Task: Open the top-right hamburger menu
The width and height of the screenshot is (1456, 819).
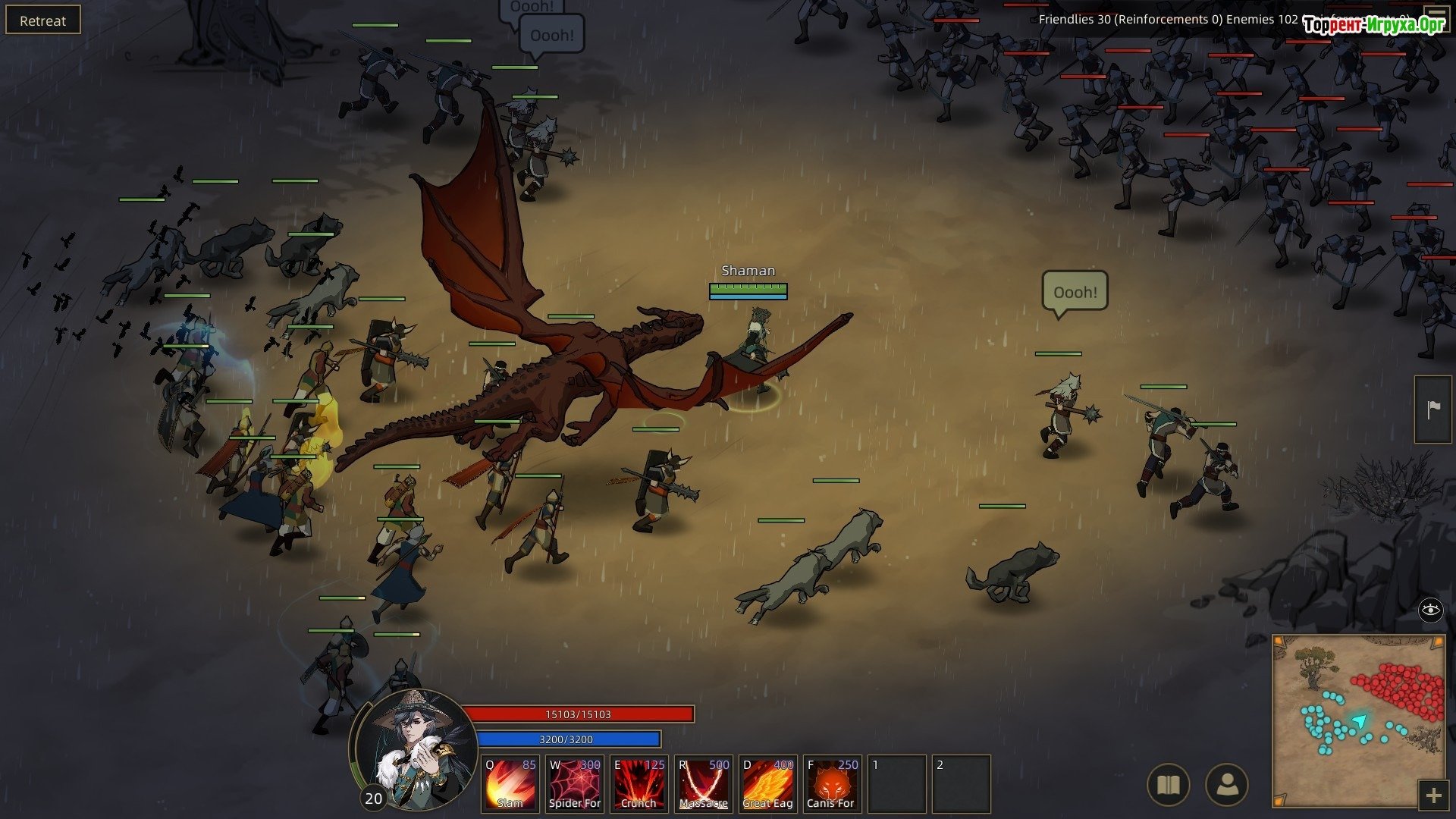Action: point(1436,15)
